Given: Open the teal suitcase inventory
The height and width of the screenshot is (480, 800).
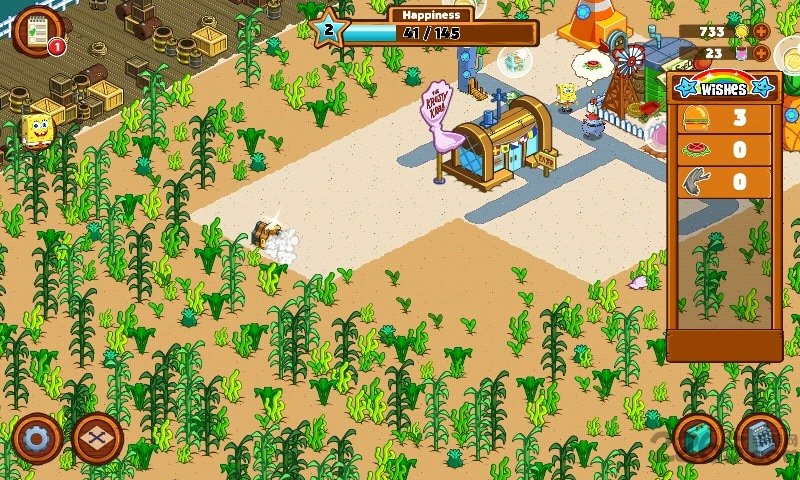Looking at the screenshot, I should click(x=698, y=437).
